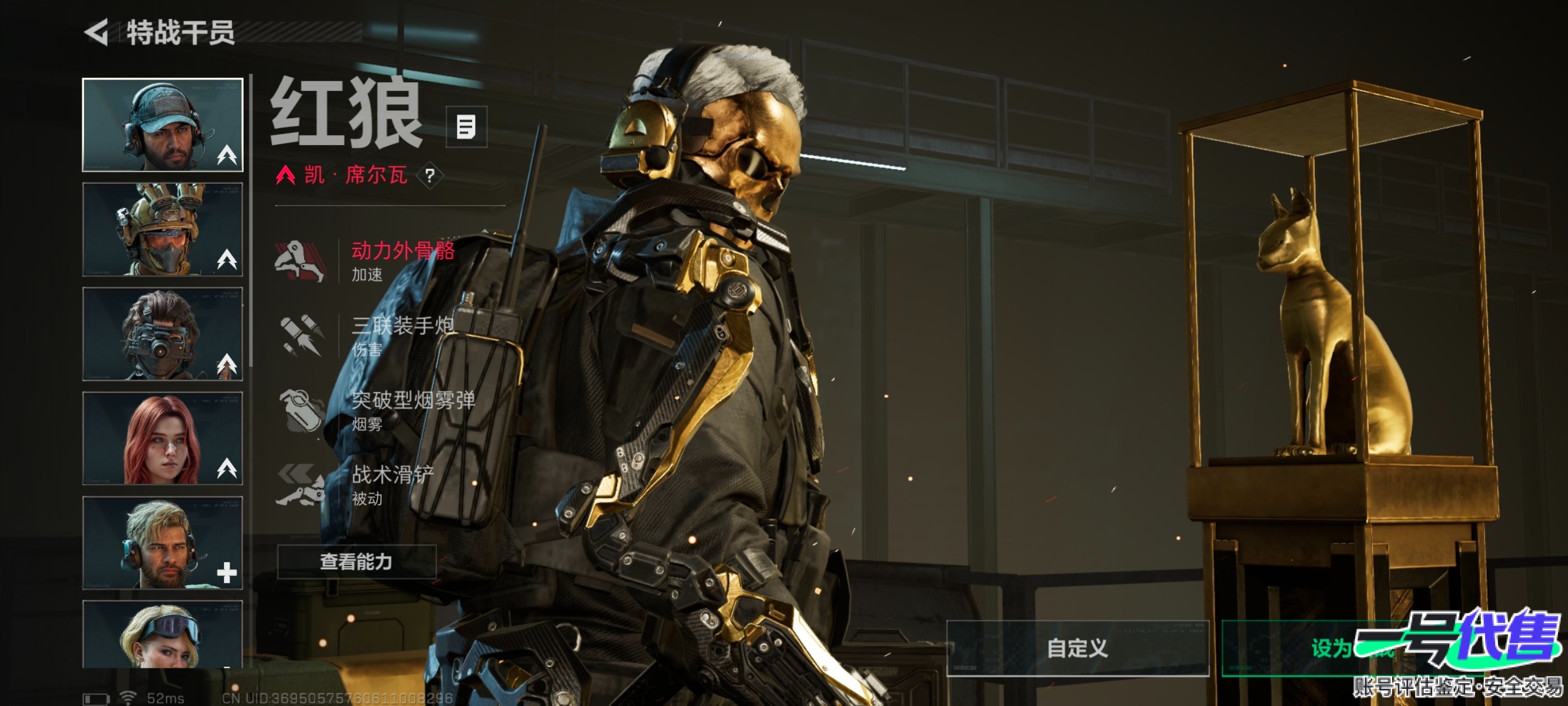Choose the operator wearing the tan helmet
The image size is (1568, 706).
tap(162, 230)
